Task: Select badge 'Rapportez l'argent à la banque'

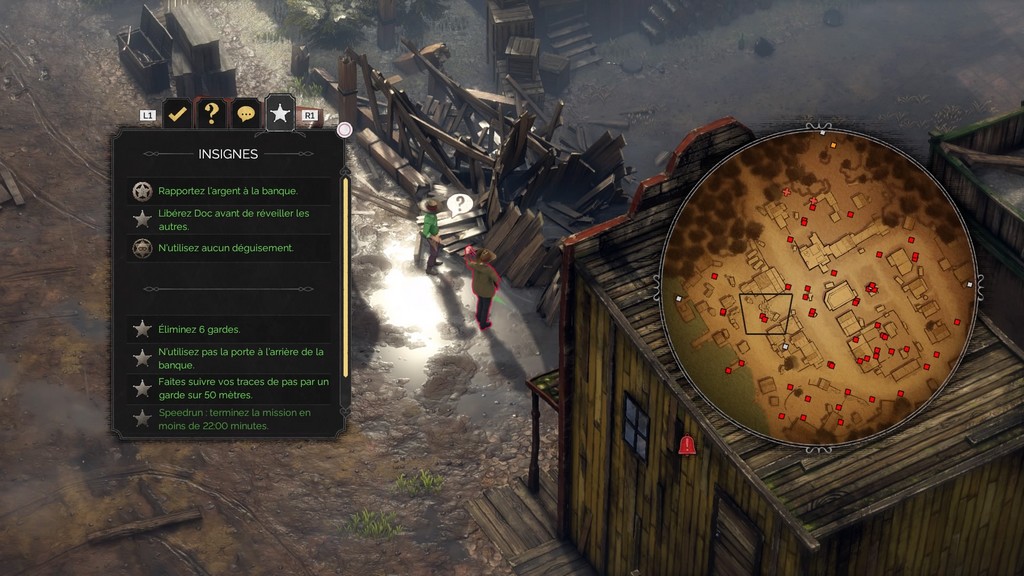Action: pyautogui.click(x=228, y=191)
